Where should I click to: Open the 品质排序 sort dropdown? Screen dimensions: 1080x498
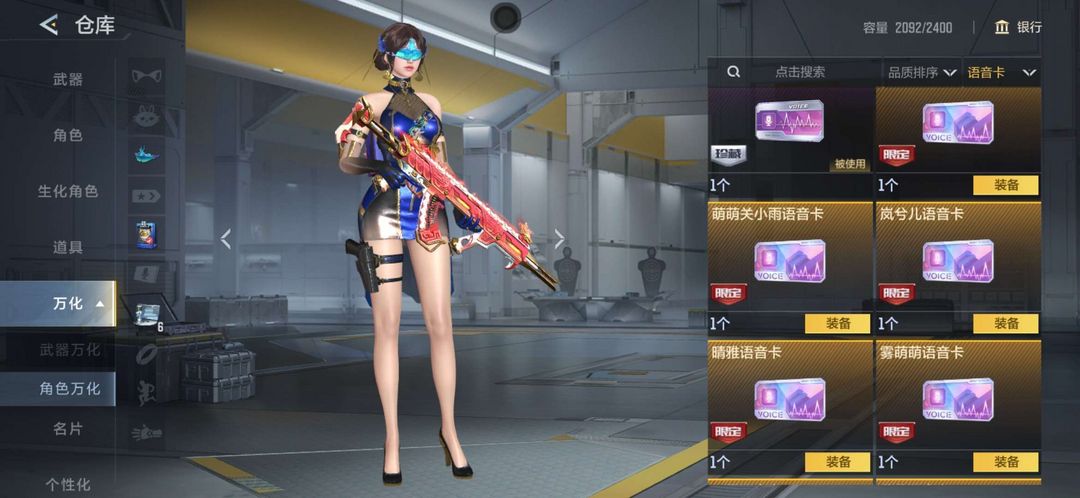tap(920, 72)
